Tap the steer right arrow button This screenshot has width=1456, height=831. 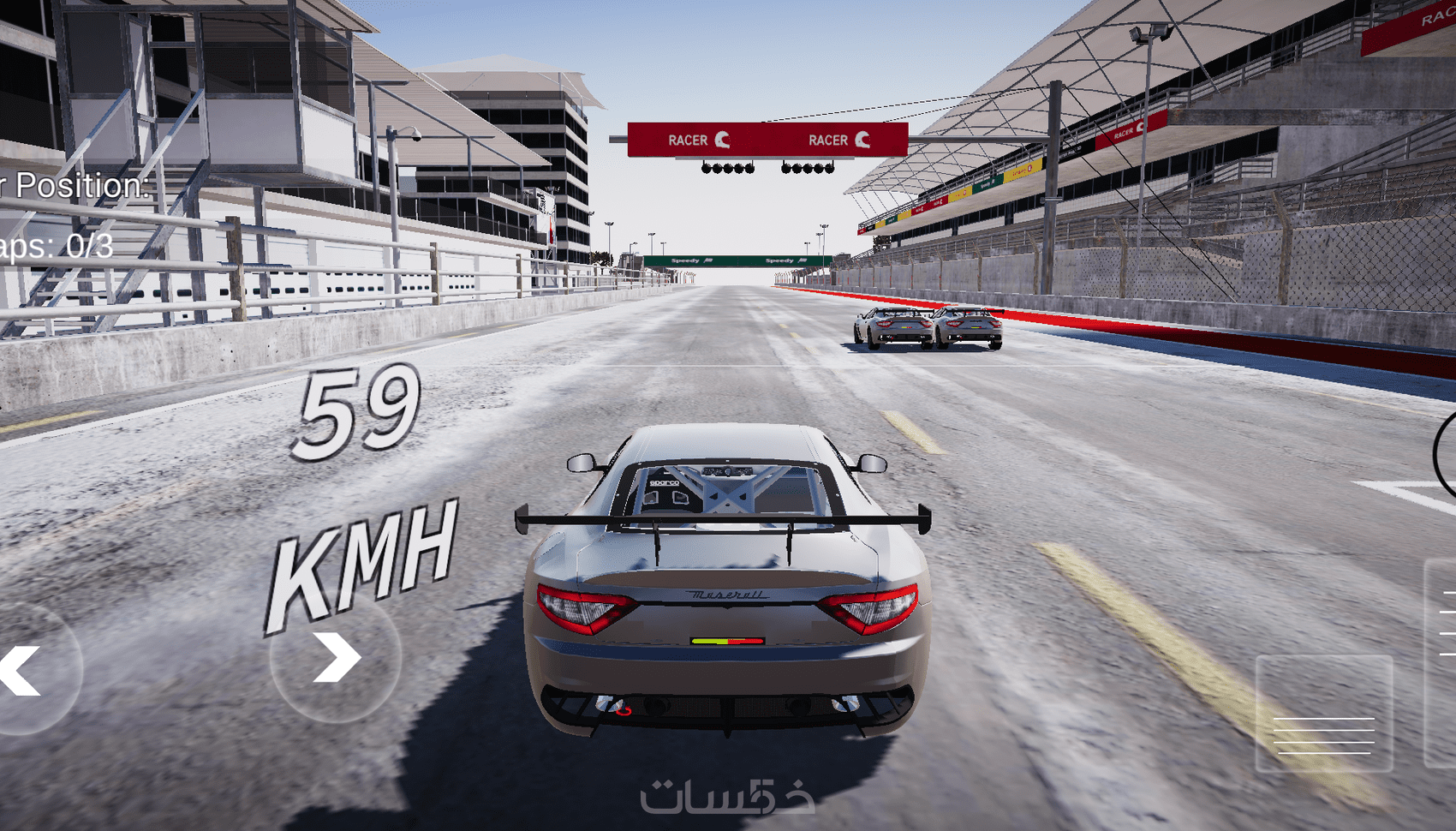(x=336, y=658)
